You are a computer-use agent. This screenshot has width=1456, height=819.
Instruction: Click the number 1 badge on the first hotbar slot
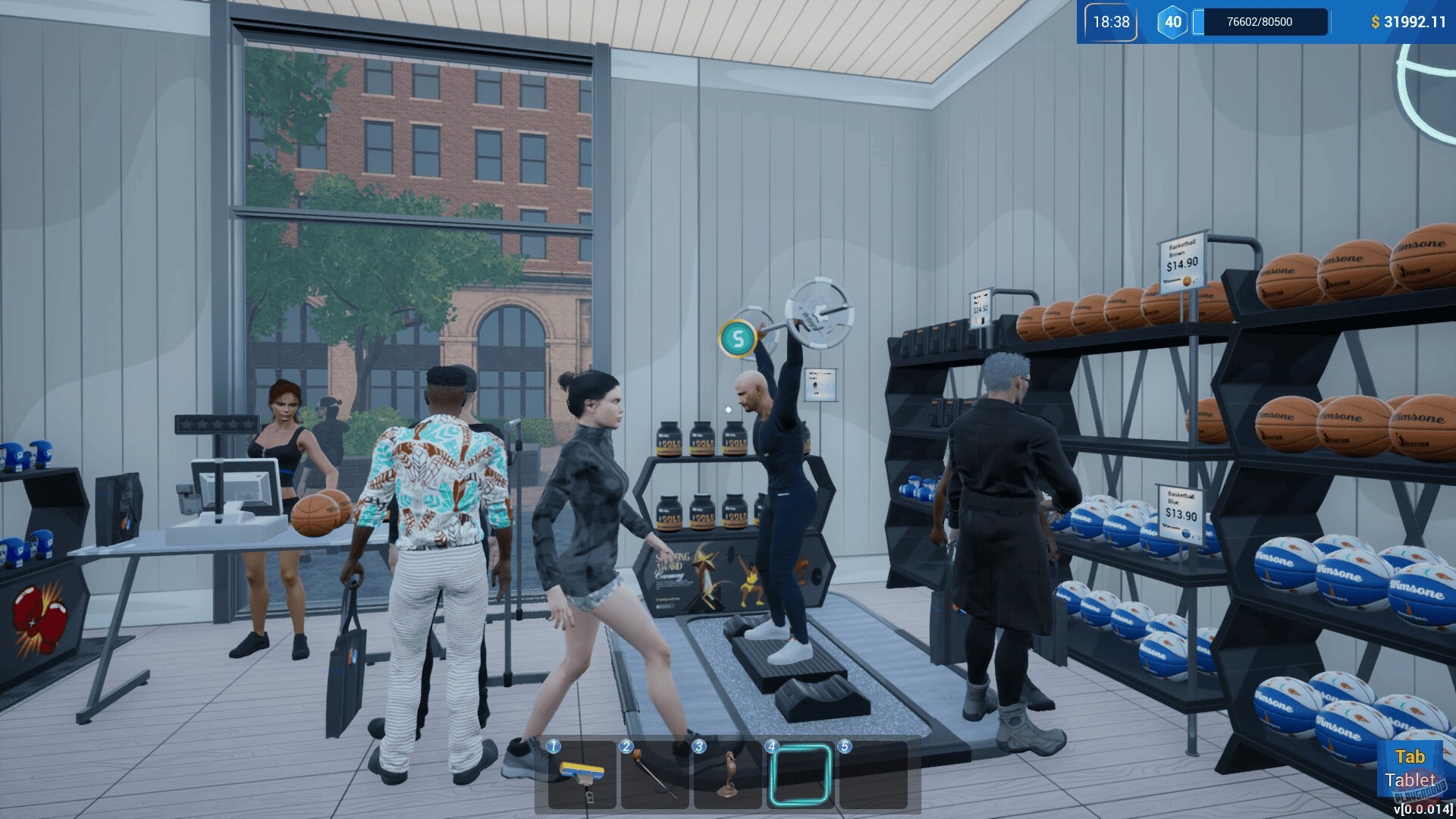(554, 745)
